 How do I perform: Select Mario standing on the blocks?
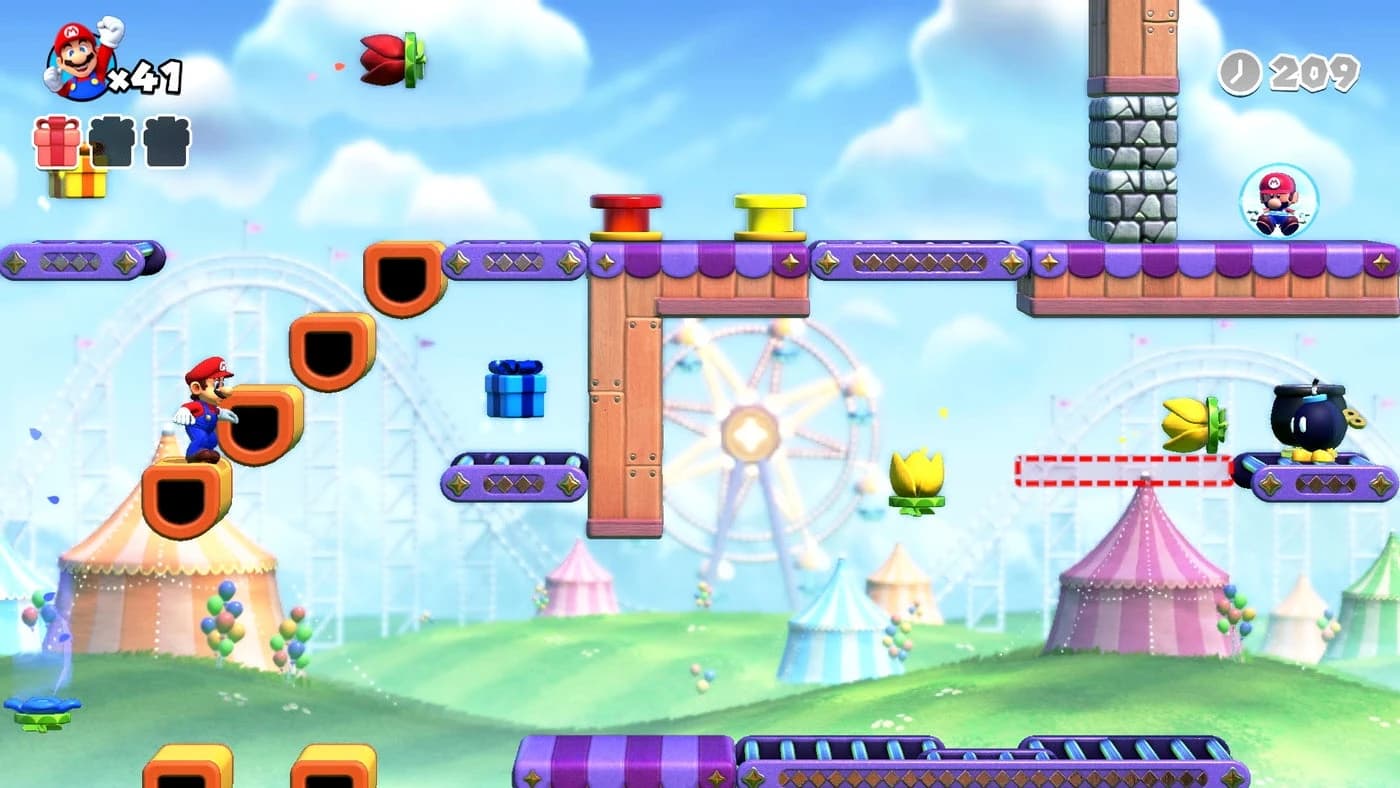[205, 413]
